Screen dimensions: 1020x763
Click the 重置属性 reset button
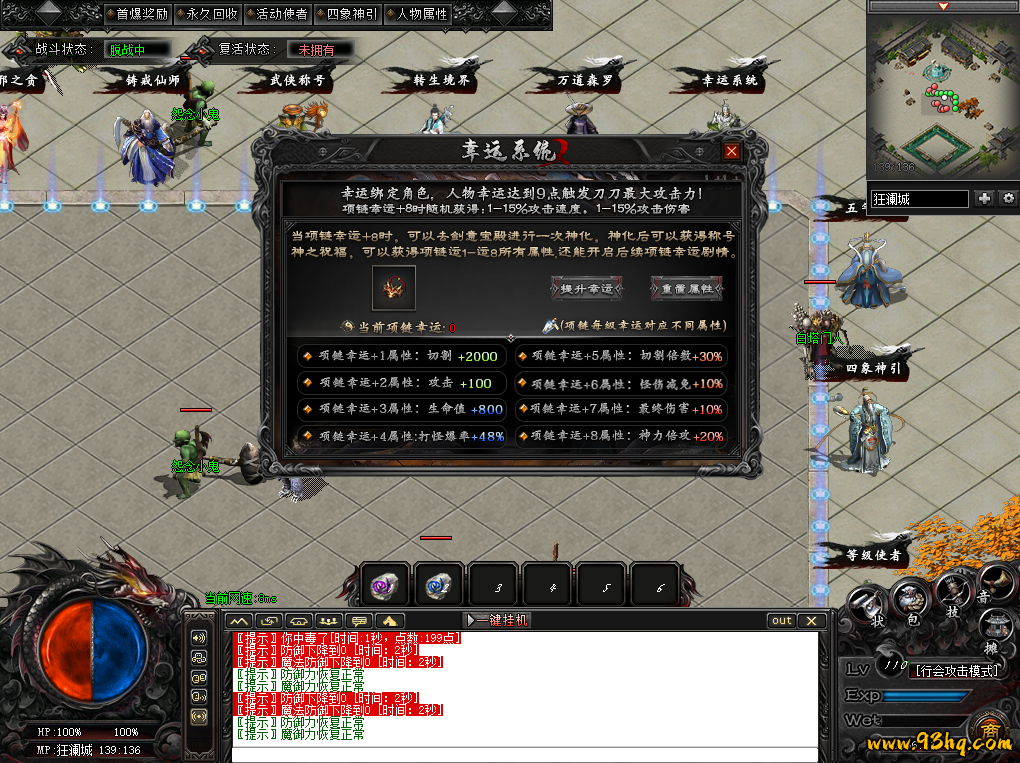click(x=686, y=289)
